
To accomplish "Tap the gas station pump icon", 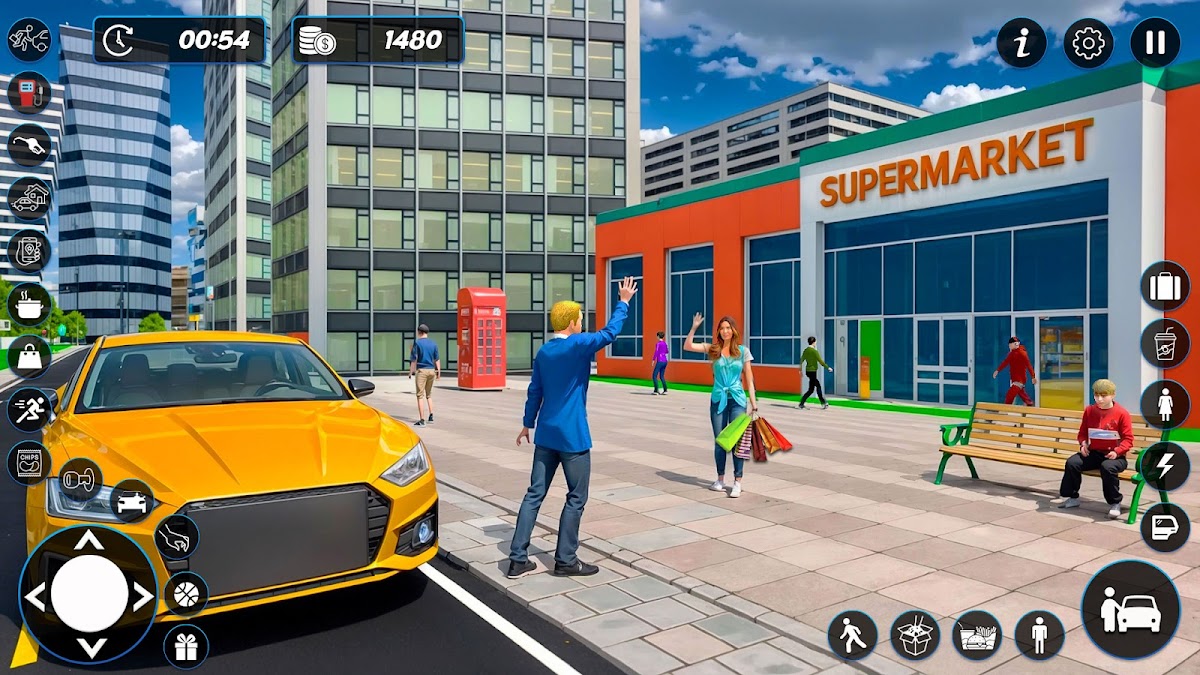I will pos(29,92).
